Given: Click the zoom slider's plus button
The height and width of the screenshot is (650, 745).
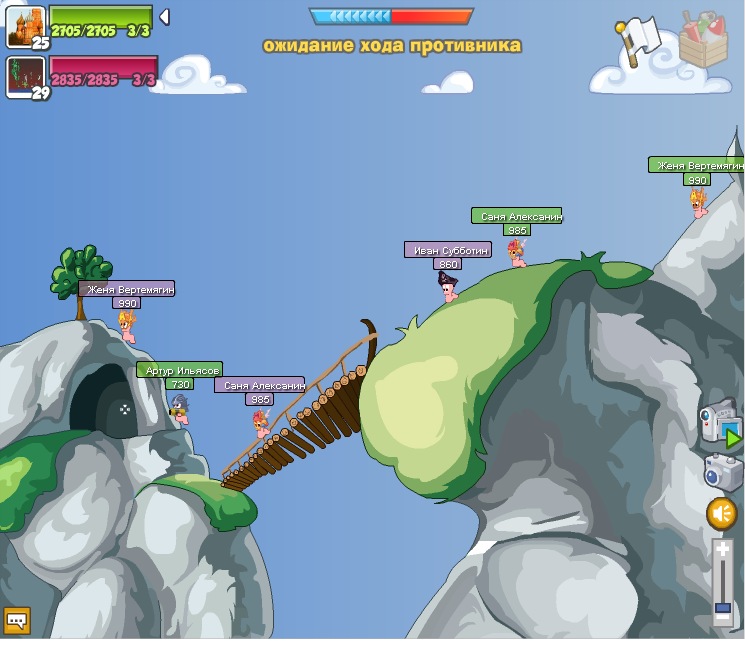Looking at the screenshot, I should (x=722, y=549).
